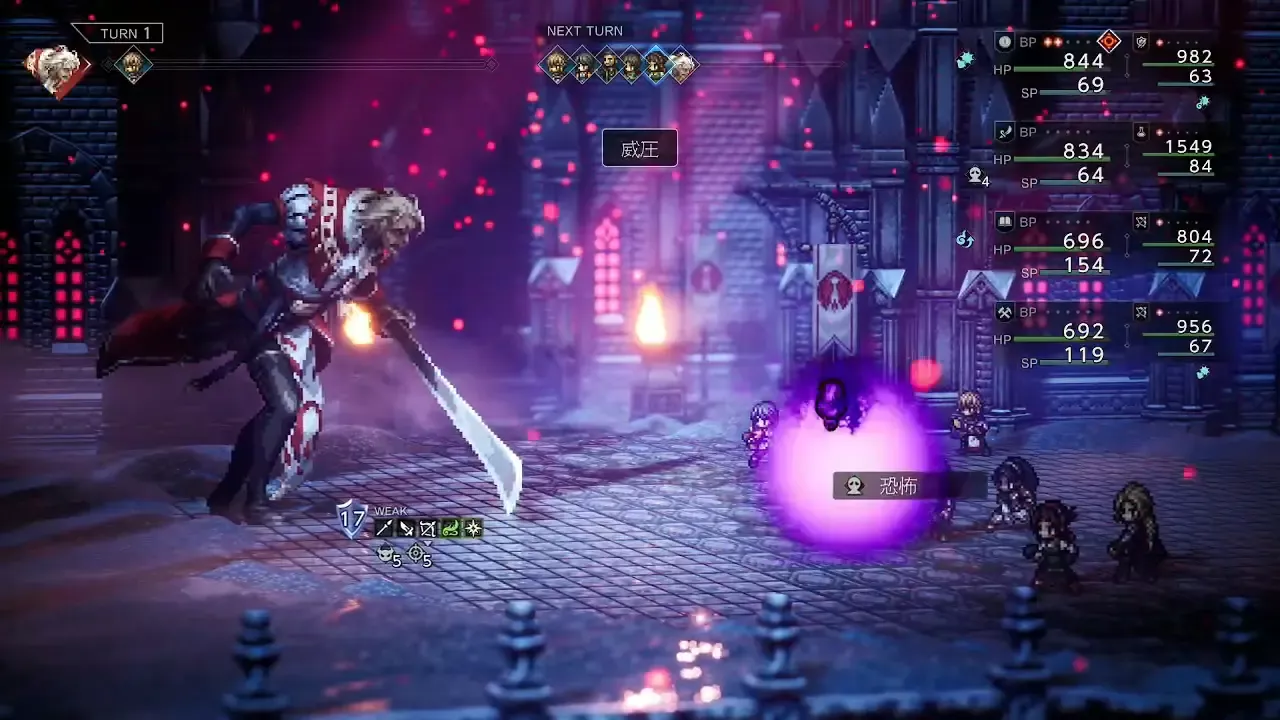Select the green wind weakness icon
Viewport: 1280px width, 720px height.
450,528
